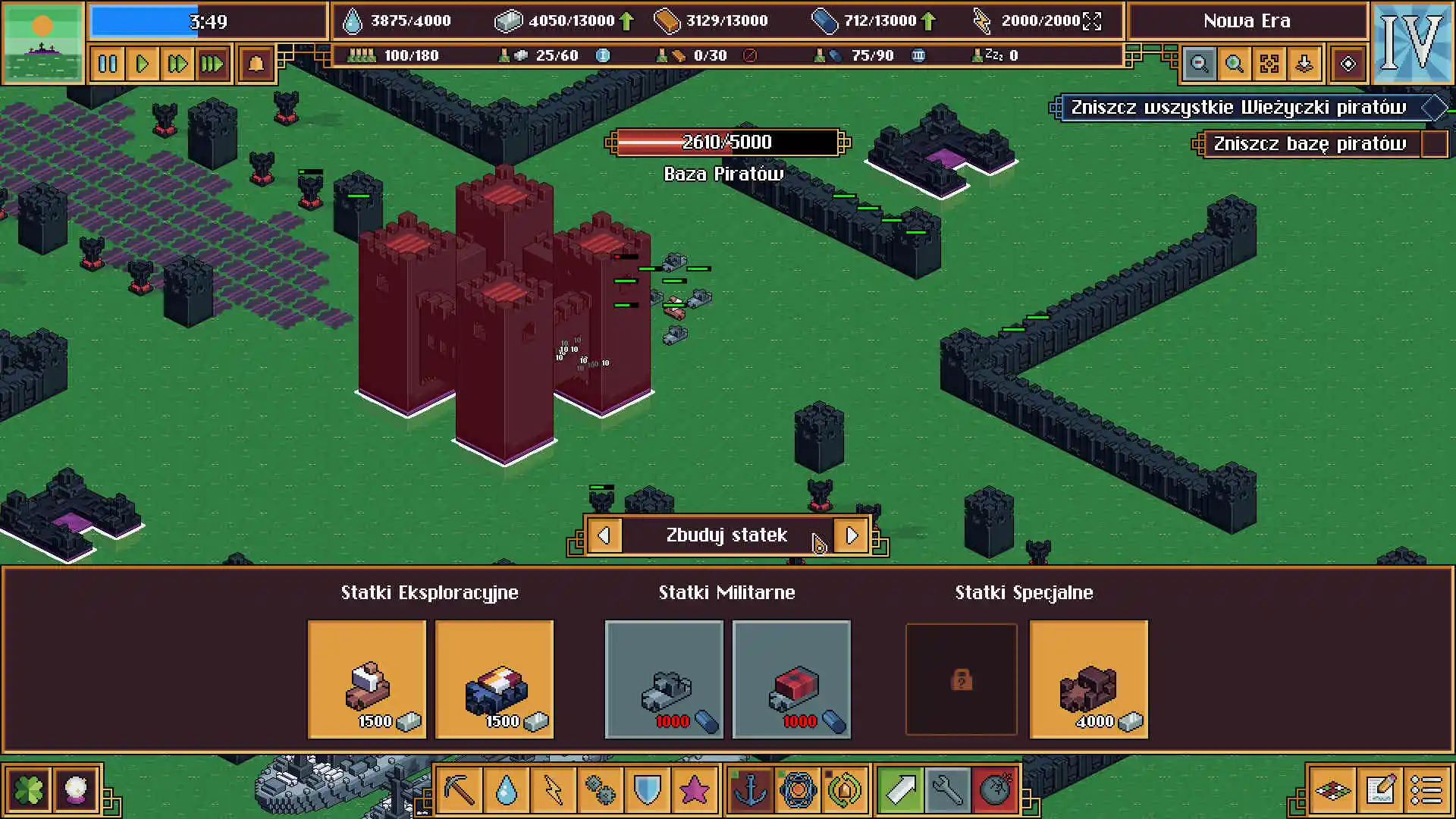The image size is (1456, 819).
Task: Go to the next build category arrow
Action: 851,535
